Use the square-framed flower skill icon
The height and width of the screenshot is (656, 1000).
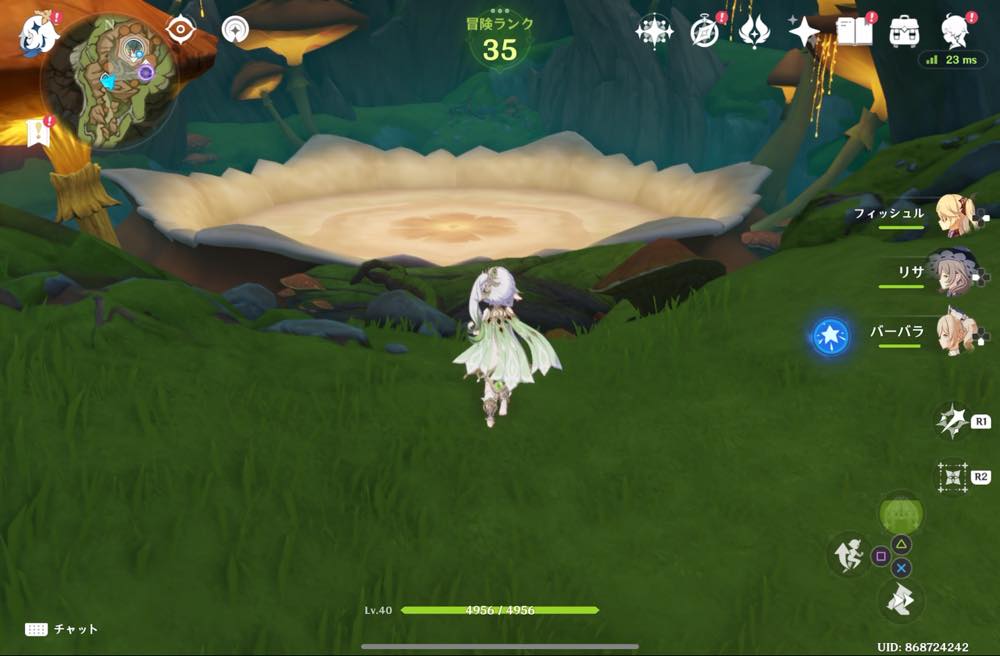pyautogui.click(x=951, y=477)
